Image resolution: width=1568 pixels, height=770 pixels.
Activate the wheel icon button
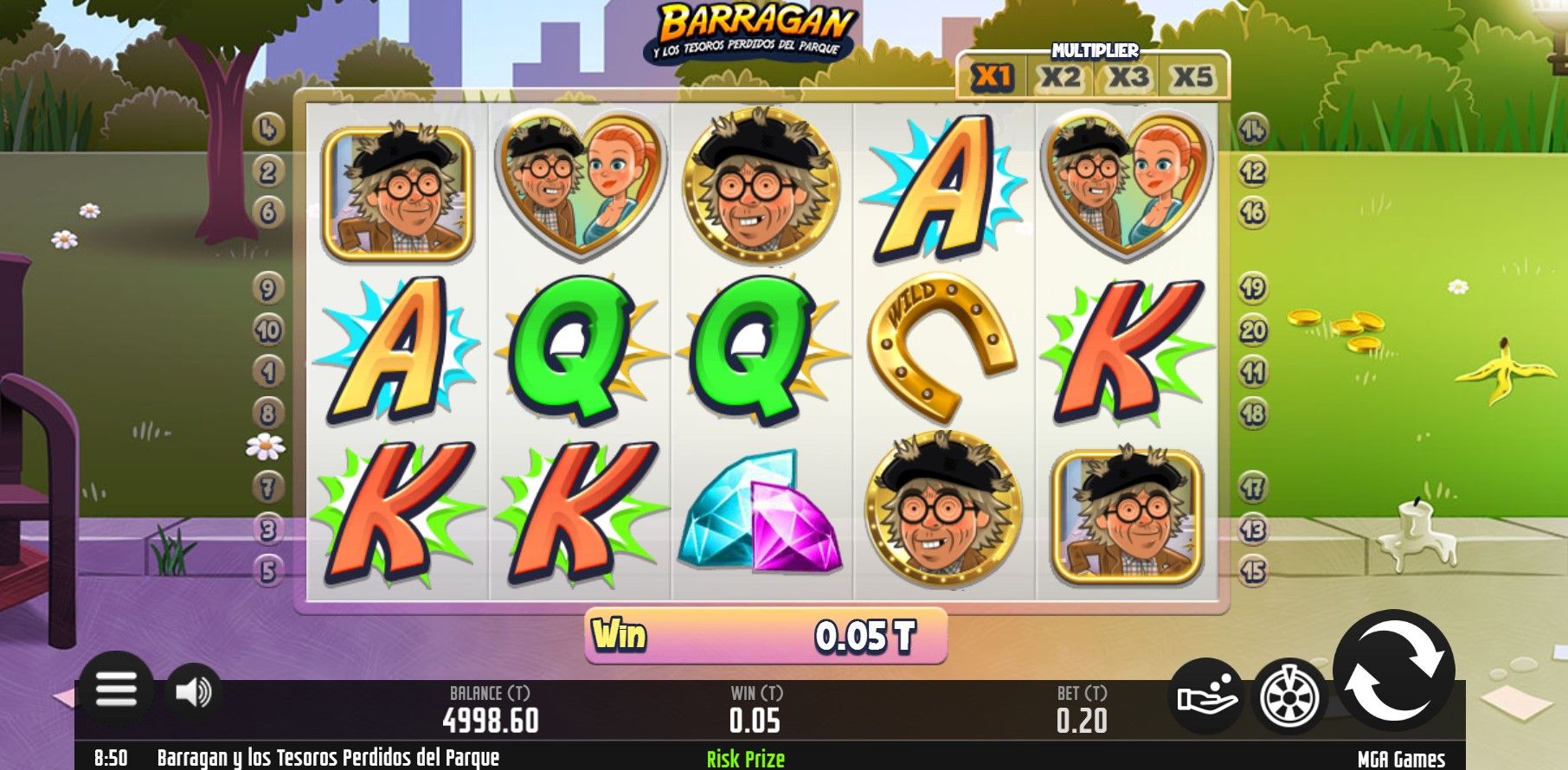tap(1288, 696)
